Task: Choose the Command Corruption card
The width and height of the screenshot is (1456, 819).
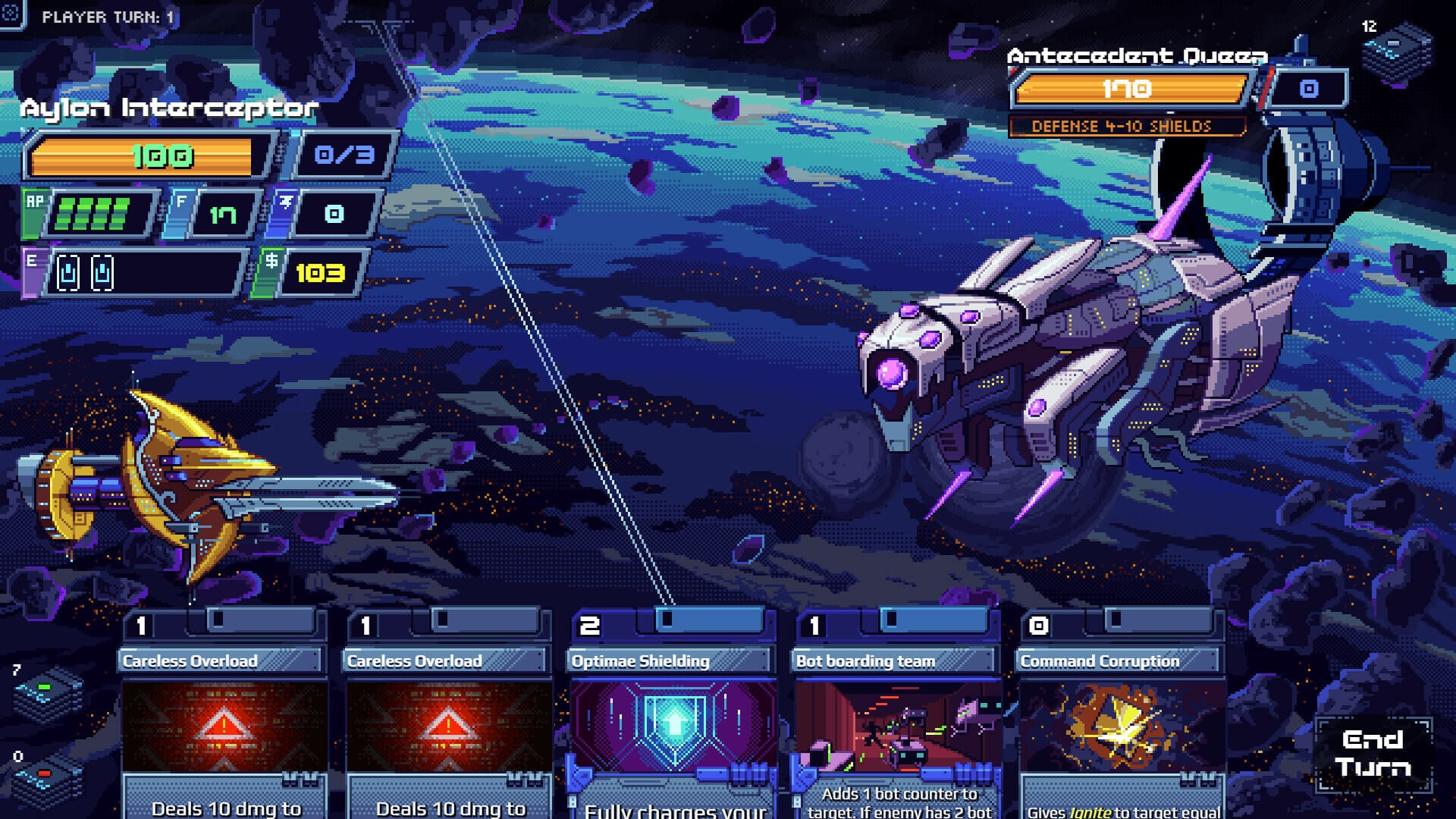Action: click(1122, 720)
